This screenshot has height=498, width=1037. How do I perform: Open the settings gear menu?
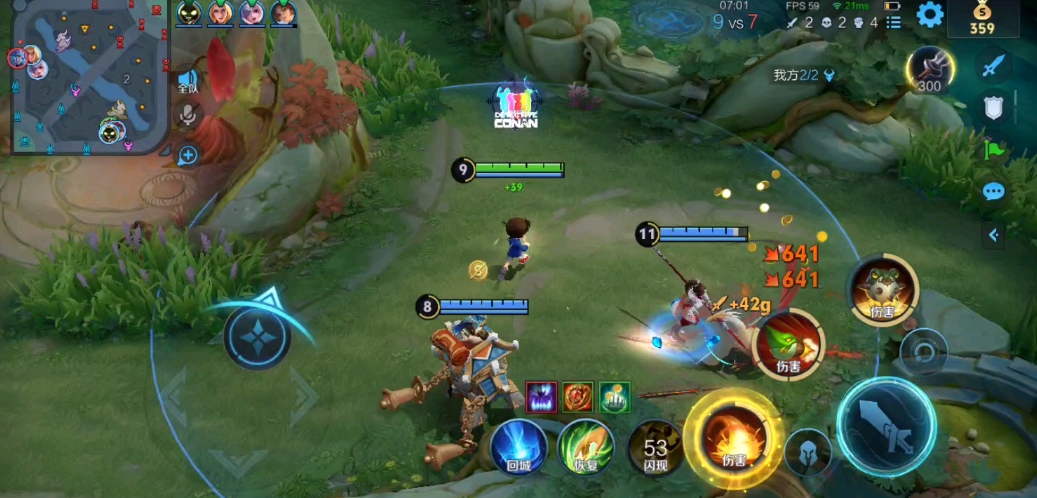tap(930, 14)
